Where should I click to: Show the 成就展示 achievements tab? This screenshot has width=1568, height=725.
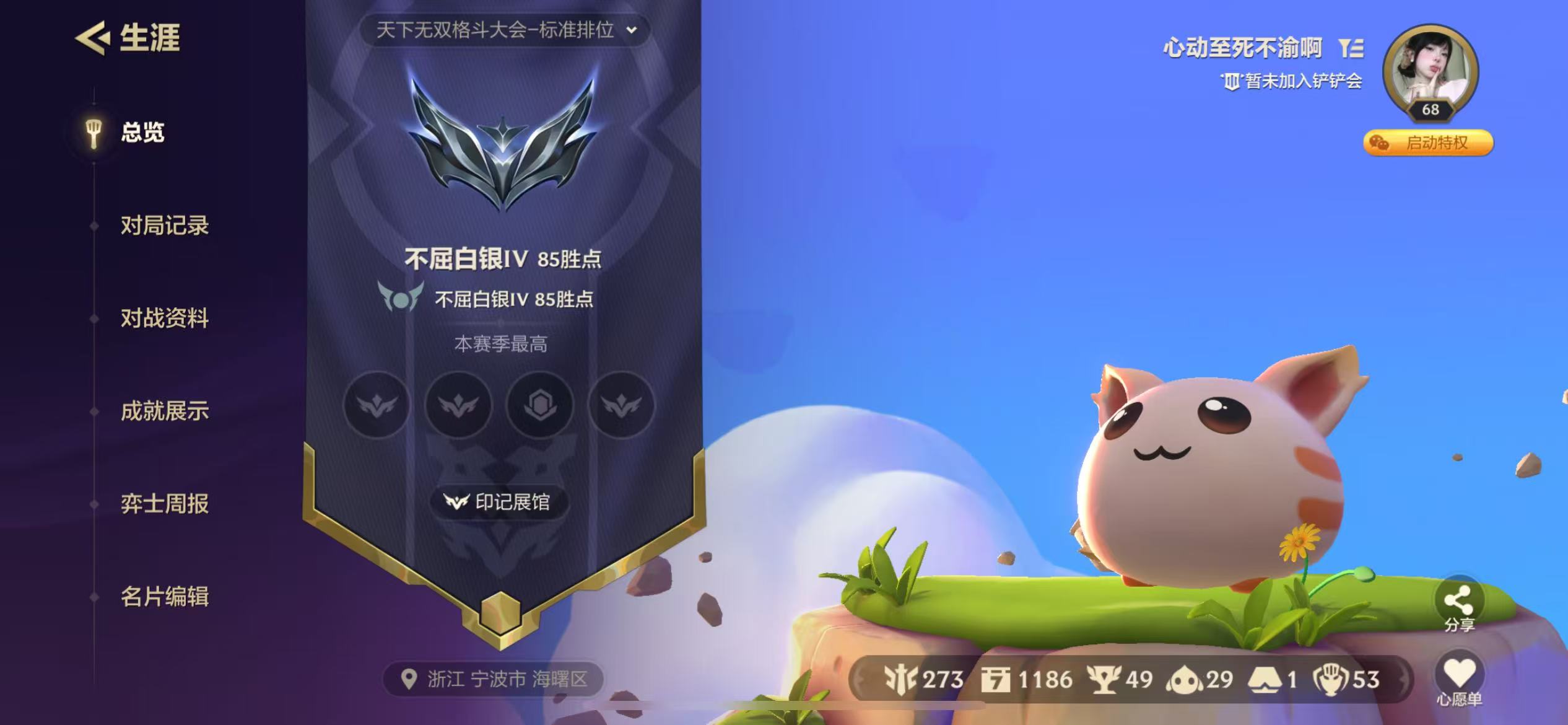tap(164, 411)
